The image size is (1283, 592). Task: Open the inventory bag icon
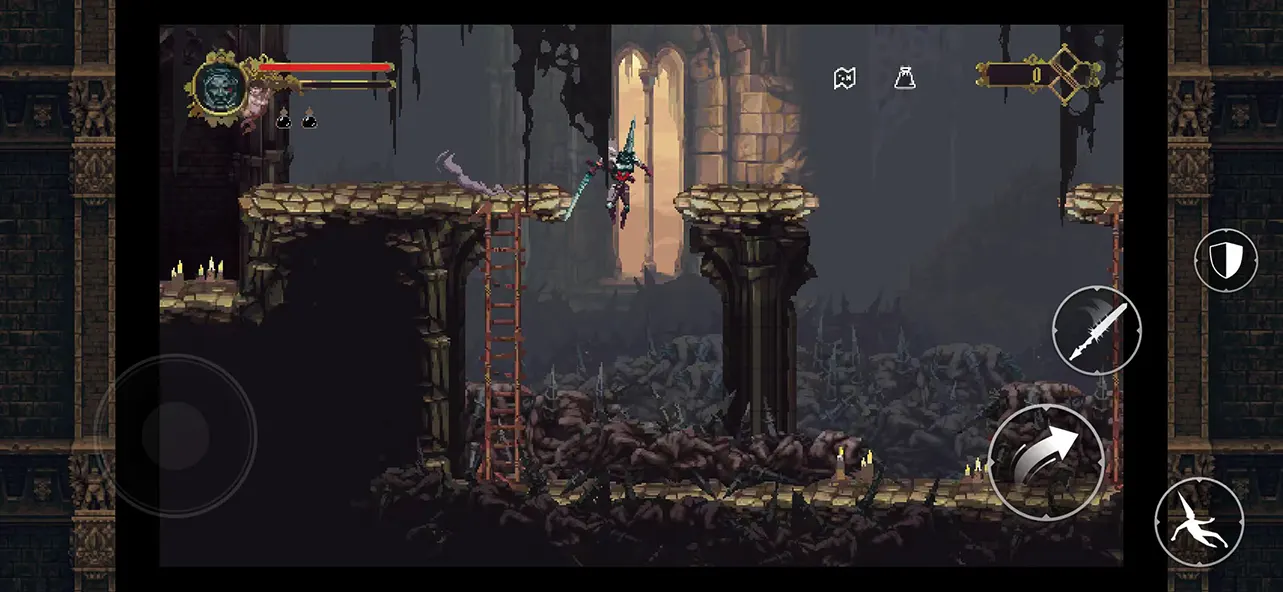(904, 78)
